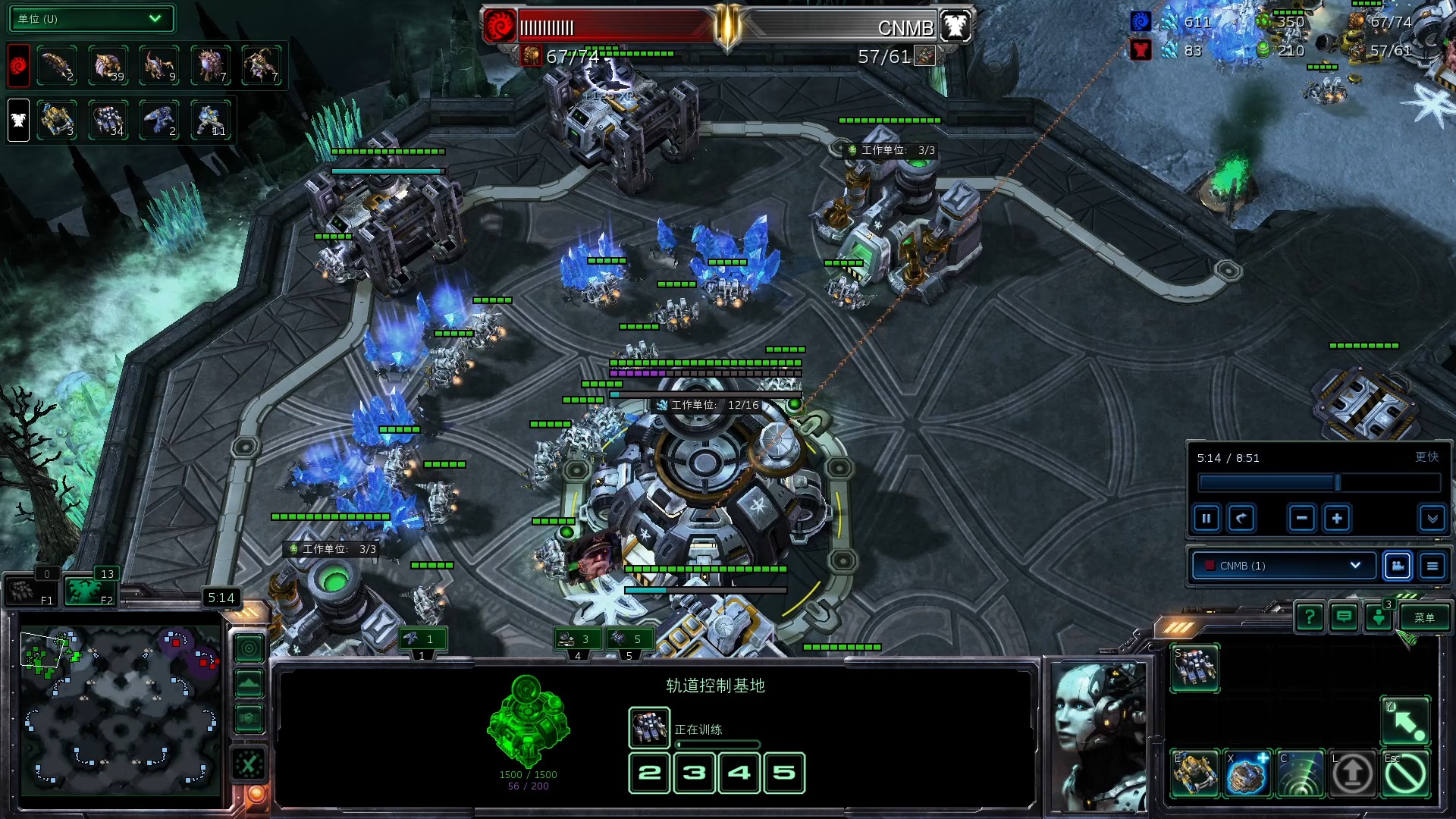Click on the minimap terrain view
Screen dimensions: 1456x819
[120, 707]
